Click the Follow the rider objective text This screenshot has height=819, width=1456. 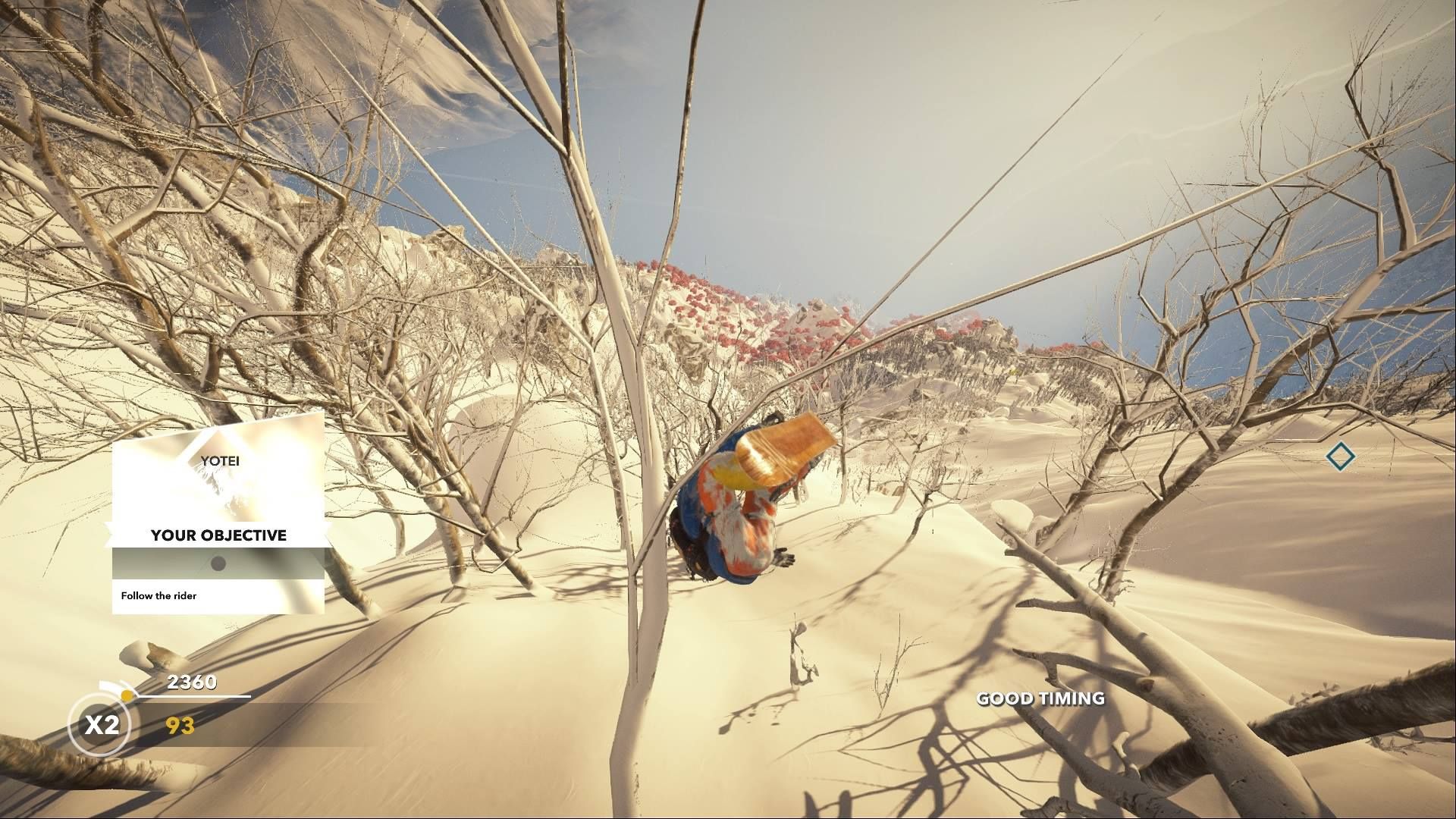(158, 596)
